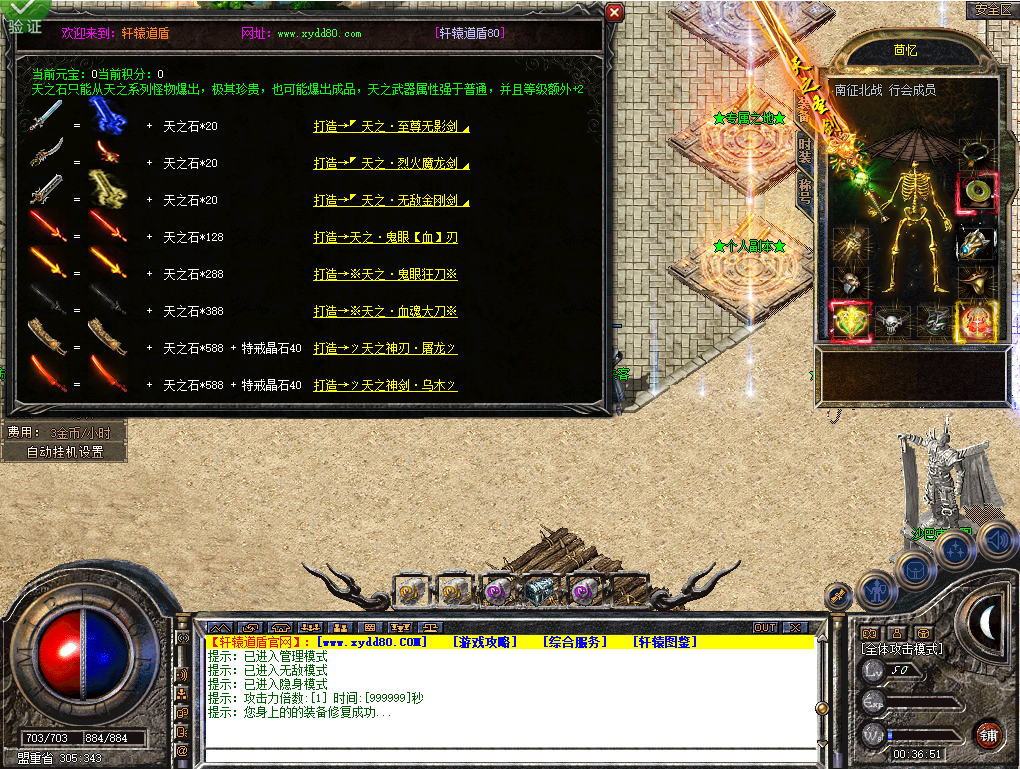Open the 称号 title tab
Screen dimensions: 1020x769
[x=805, y=191]
